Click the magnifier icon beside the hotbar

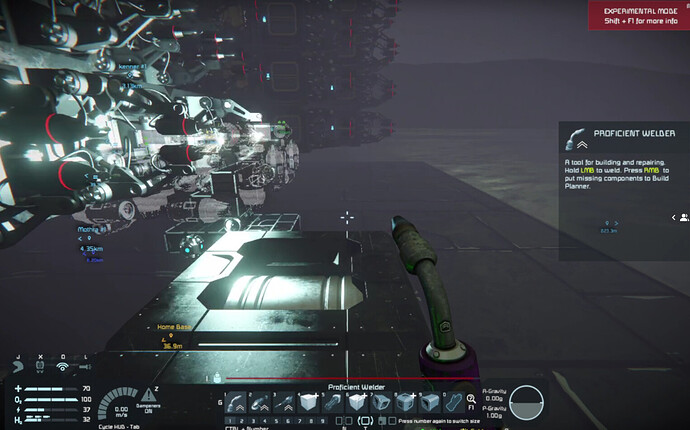(471, 398)
